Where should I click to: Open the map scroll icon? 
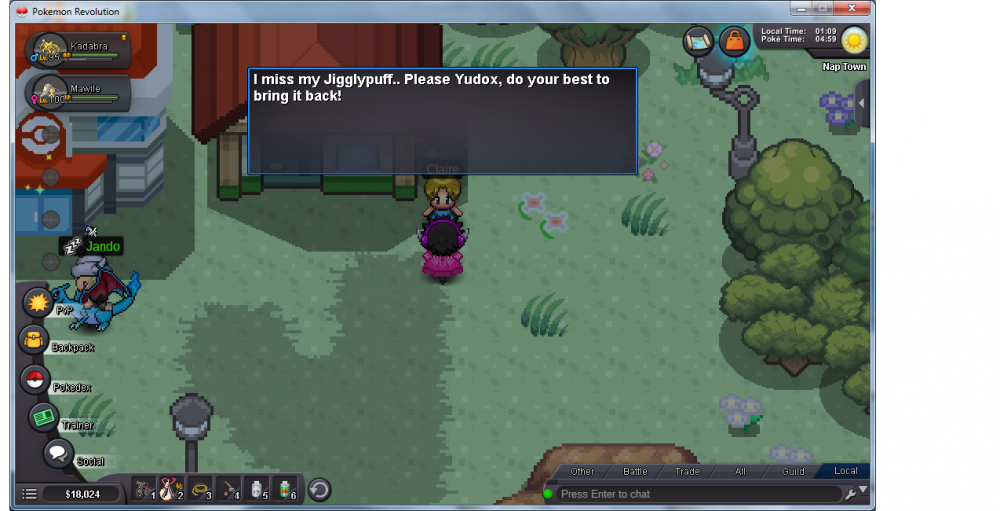pyautogui.click(x=698, y=41)
